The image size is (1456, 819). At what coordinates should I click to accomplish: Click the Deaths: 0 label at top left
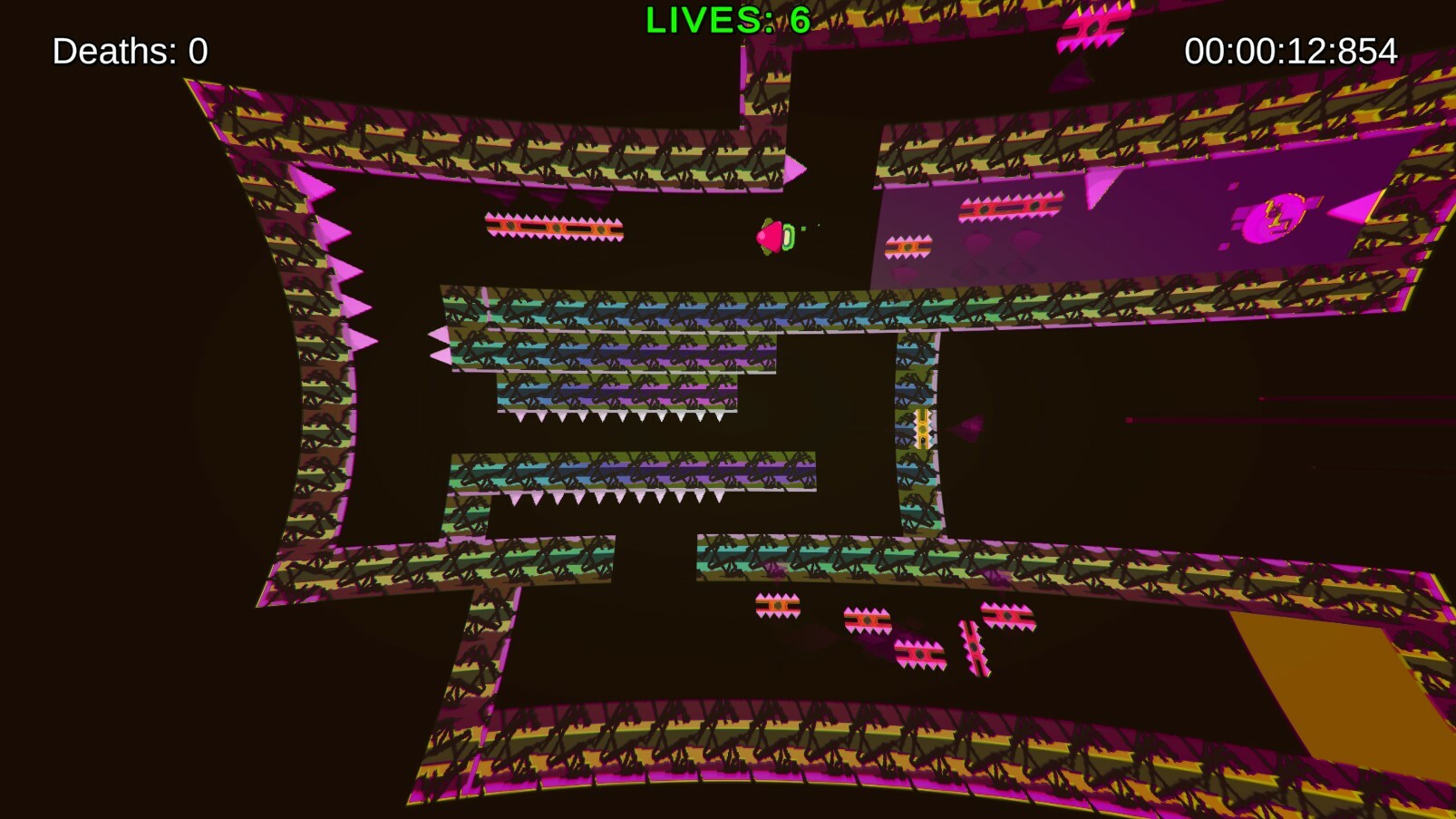click(x=128, y=51)
